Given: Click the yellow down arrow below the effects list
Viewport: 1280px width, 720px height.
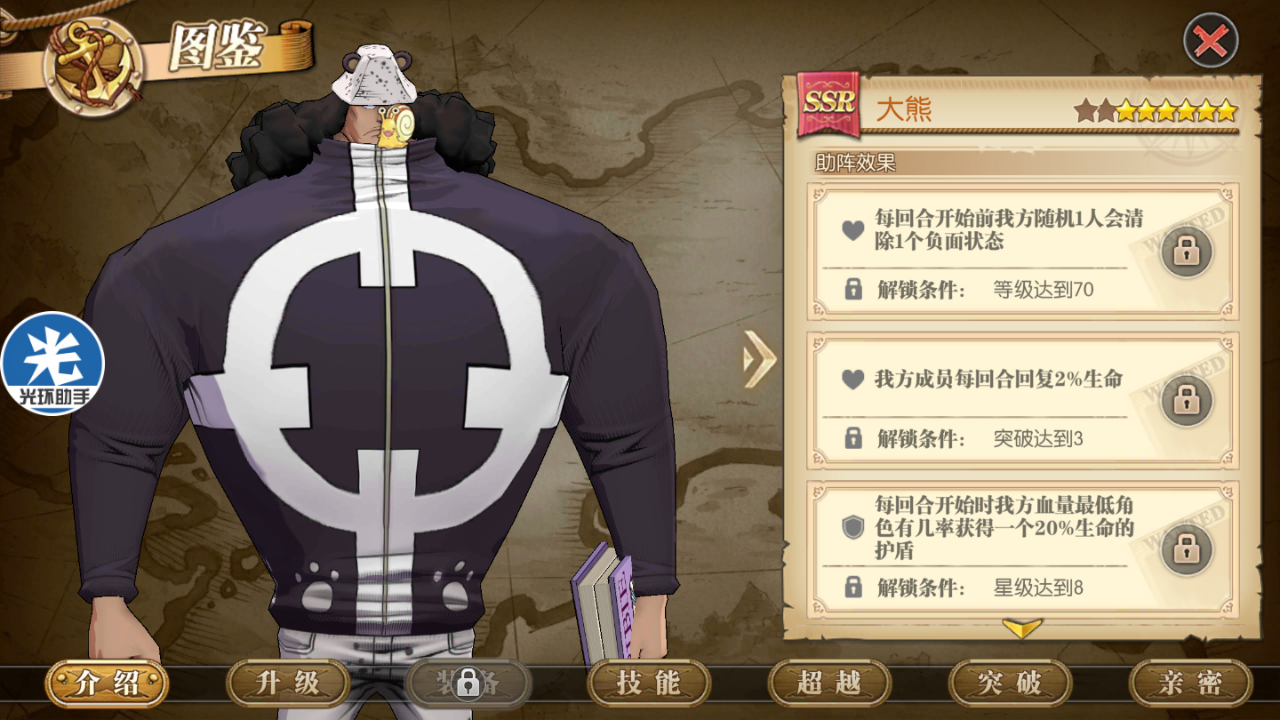Looking at the screenshot, I should pos(1021,628).
